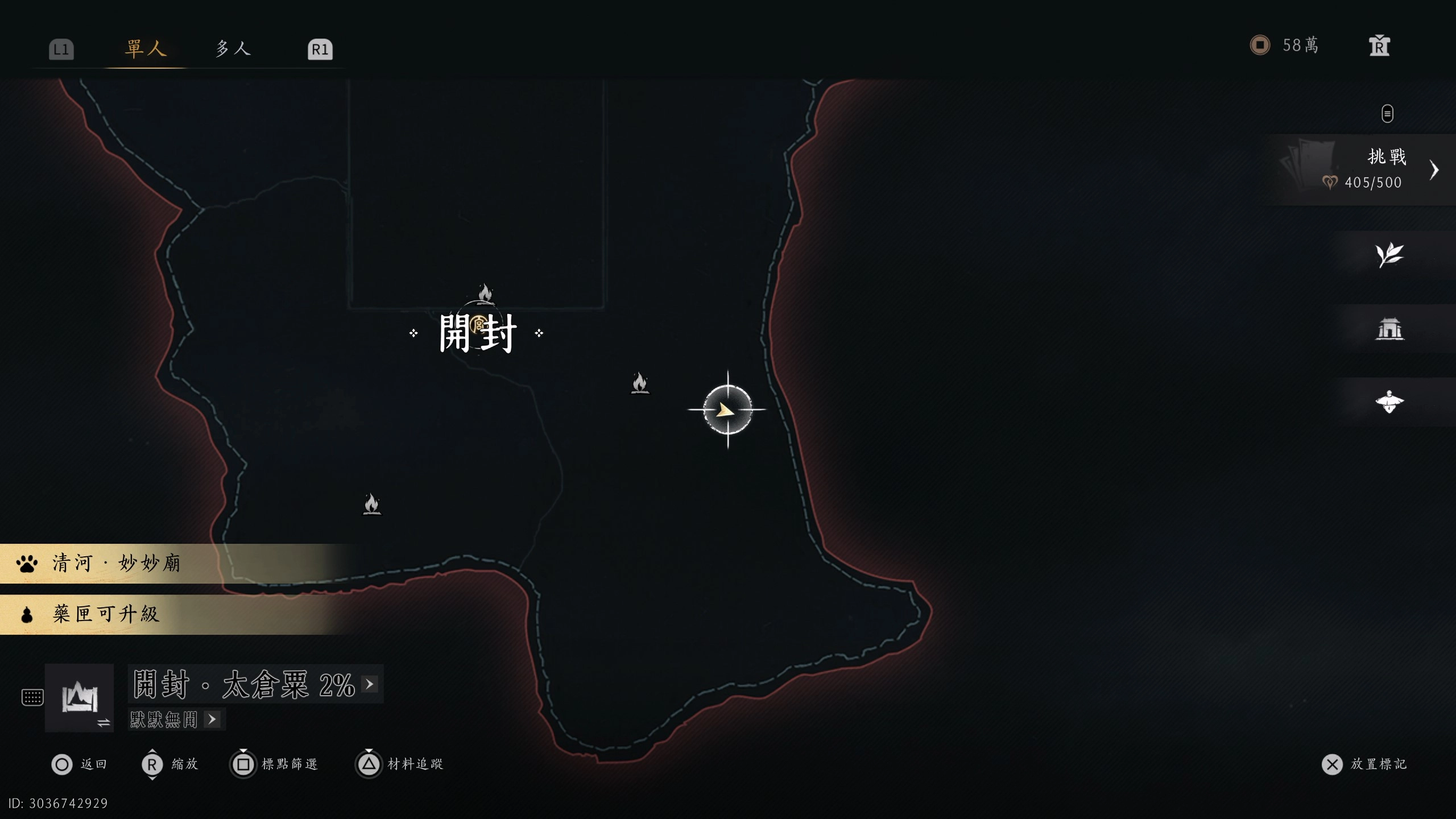Open the 挑戰 challenge panel
The image size is (1456, 819).
tap(1365, 169)
